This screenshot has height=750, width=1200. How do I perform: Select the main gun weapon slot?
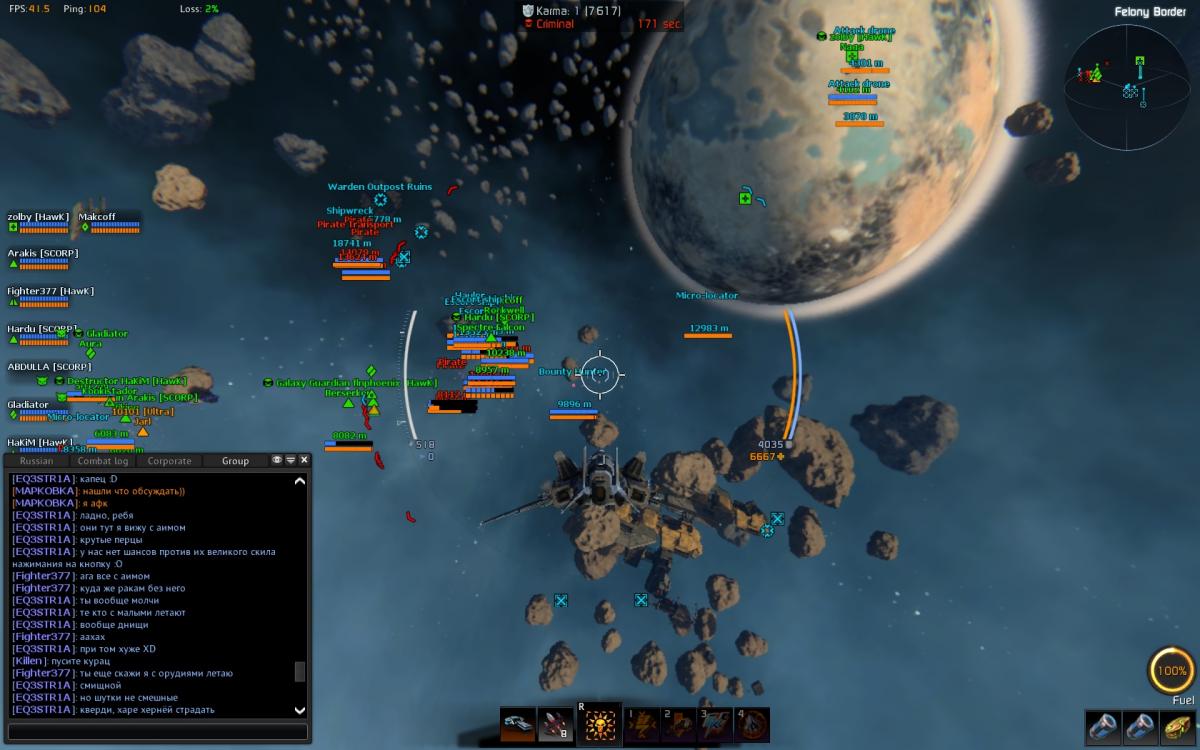point(518,724)
